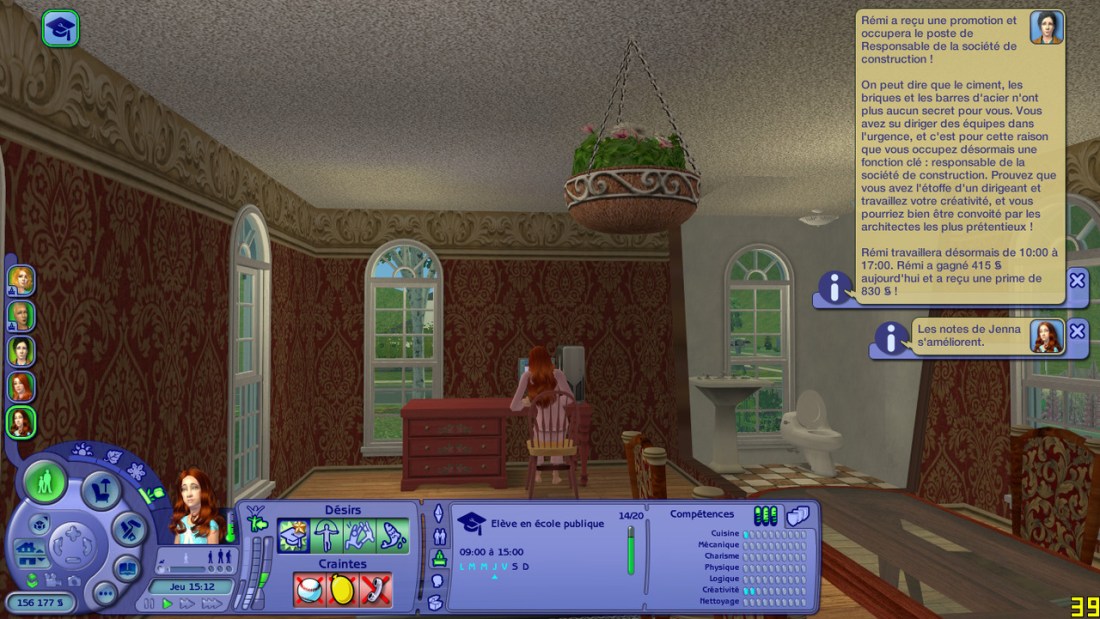1100x619 pixels.
Task: Set game speed to normal play
Action: click(x=167, y=604)
